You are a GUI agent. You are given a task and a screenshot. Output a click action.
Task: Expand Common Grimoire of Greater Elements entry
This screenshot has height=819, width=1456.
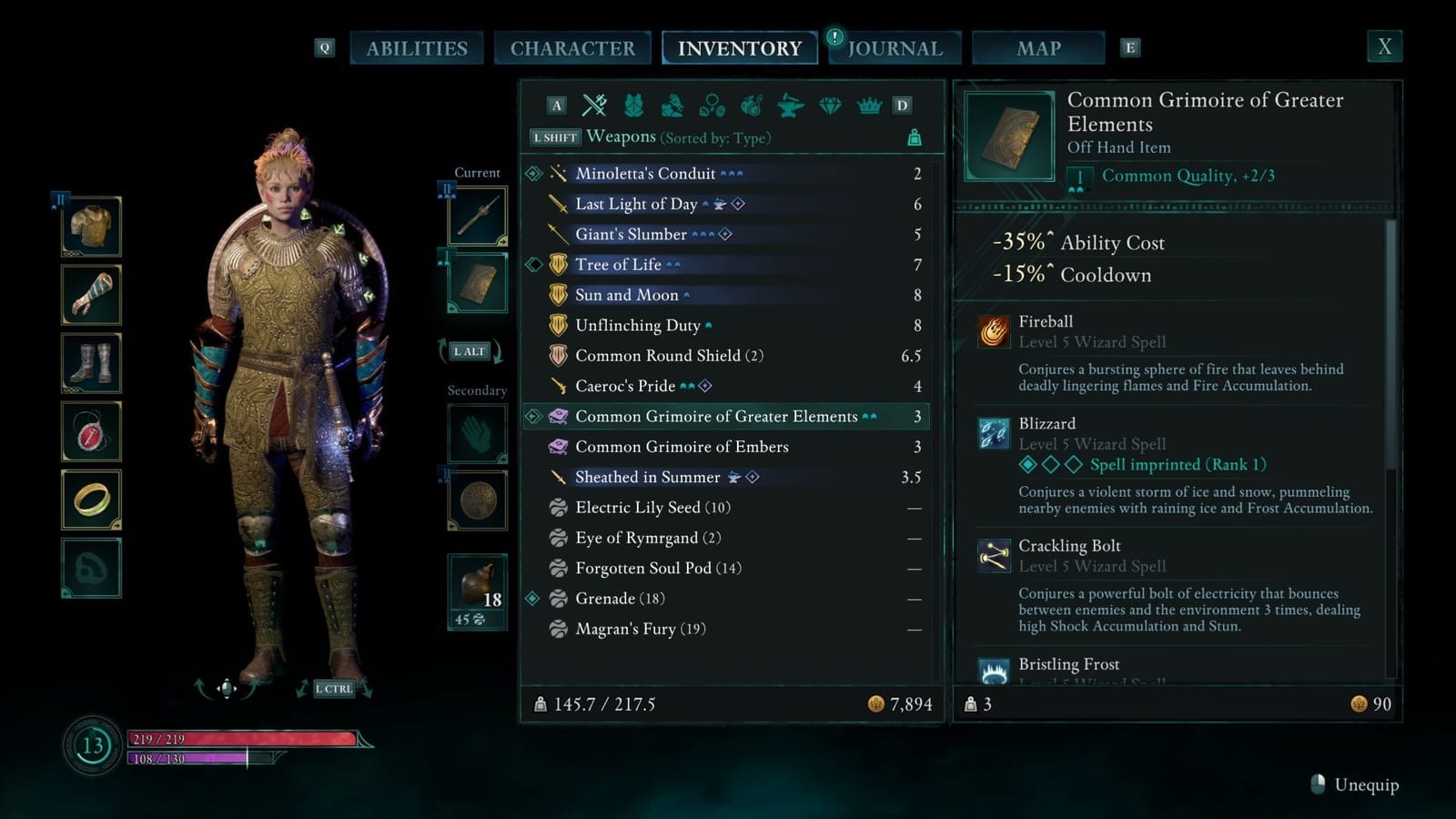pos(719,416)
